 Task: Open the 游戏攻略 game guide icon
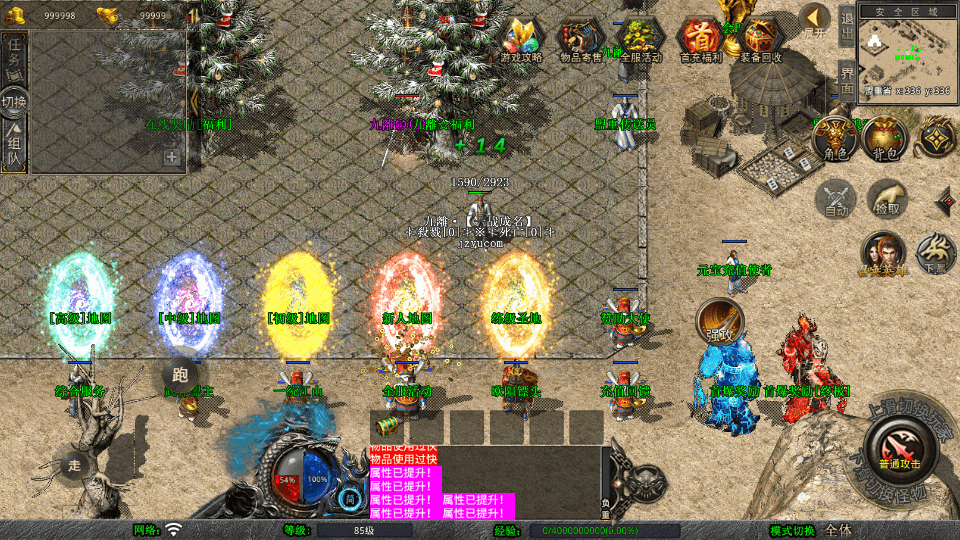click(x=522, y=39)
